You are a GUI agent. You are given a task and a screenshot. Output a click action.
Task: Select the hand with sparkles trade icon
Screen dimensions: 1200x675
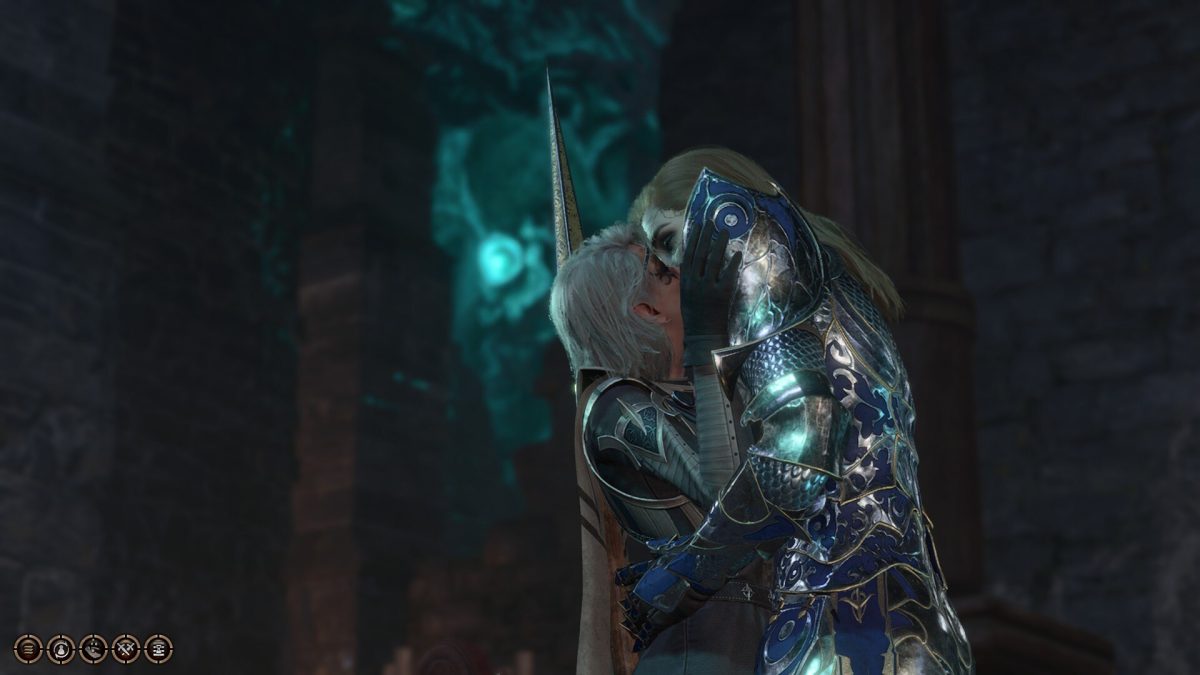click(93, 649)
